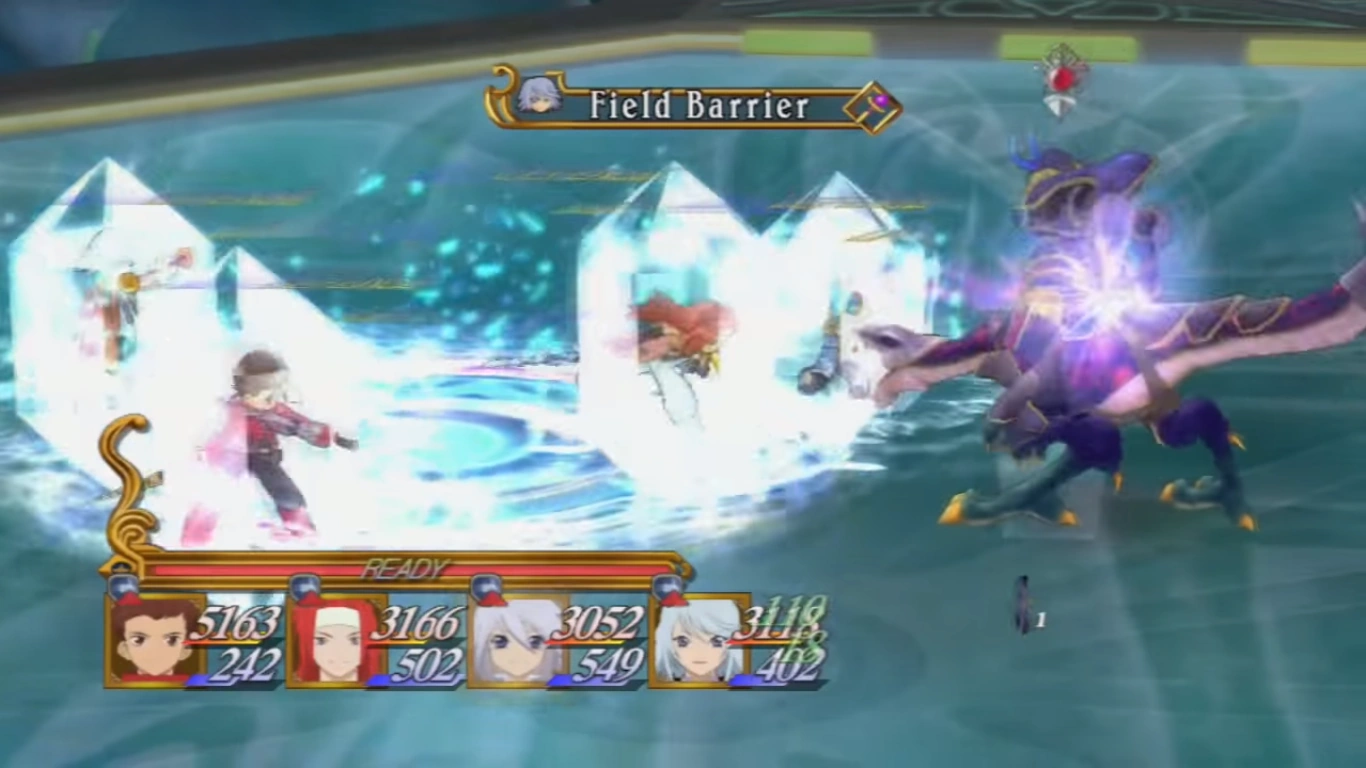Click the golden scroll ornament above the READY bar
The height and width of the screenshot is (768, 1366).
point(128,480)
